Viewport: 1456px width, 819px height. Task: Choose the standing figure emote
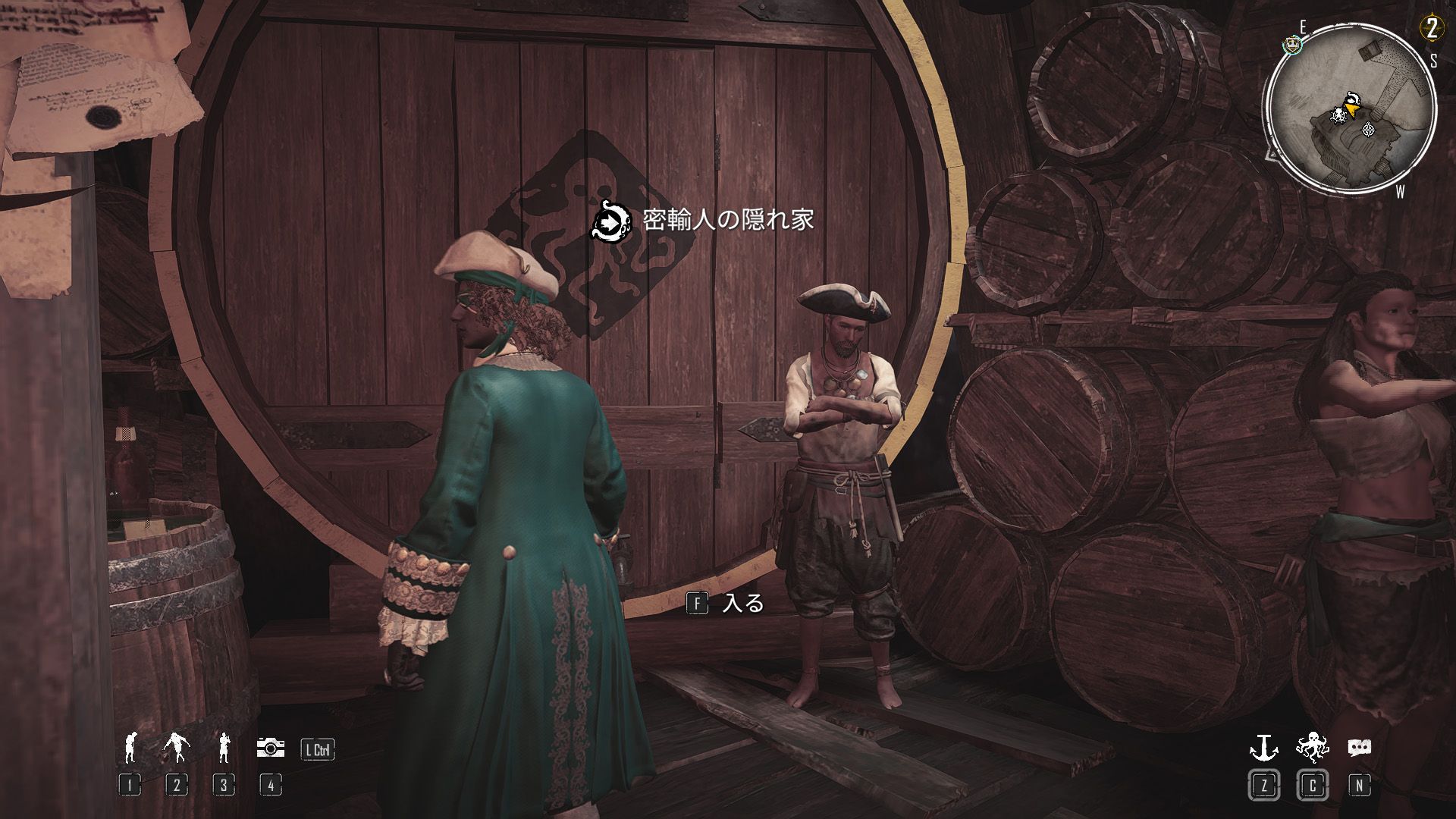coord(224,748)
